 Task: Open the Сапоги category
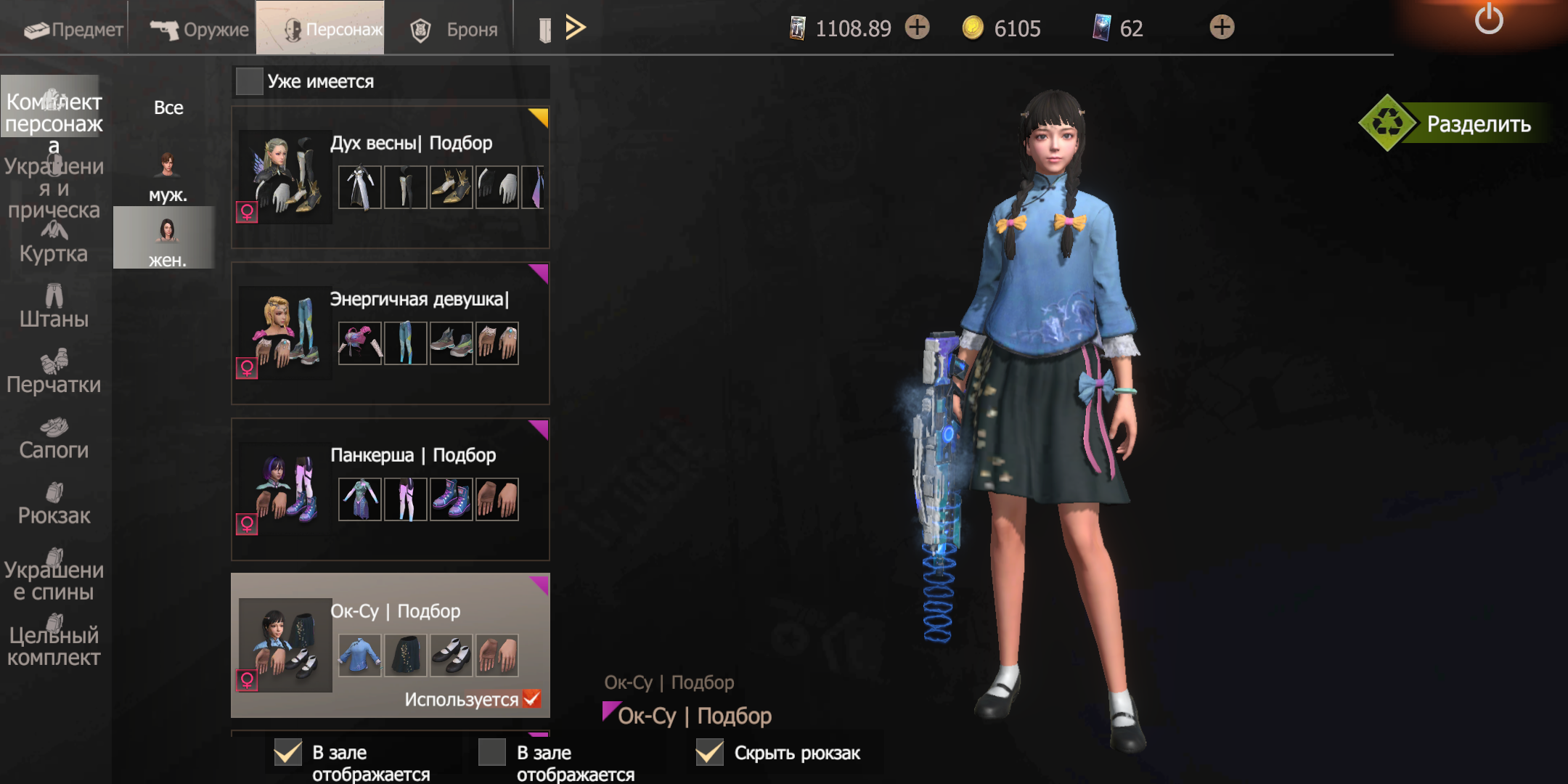pos(54,439)
